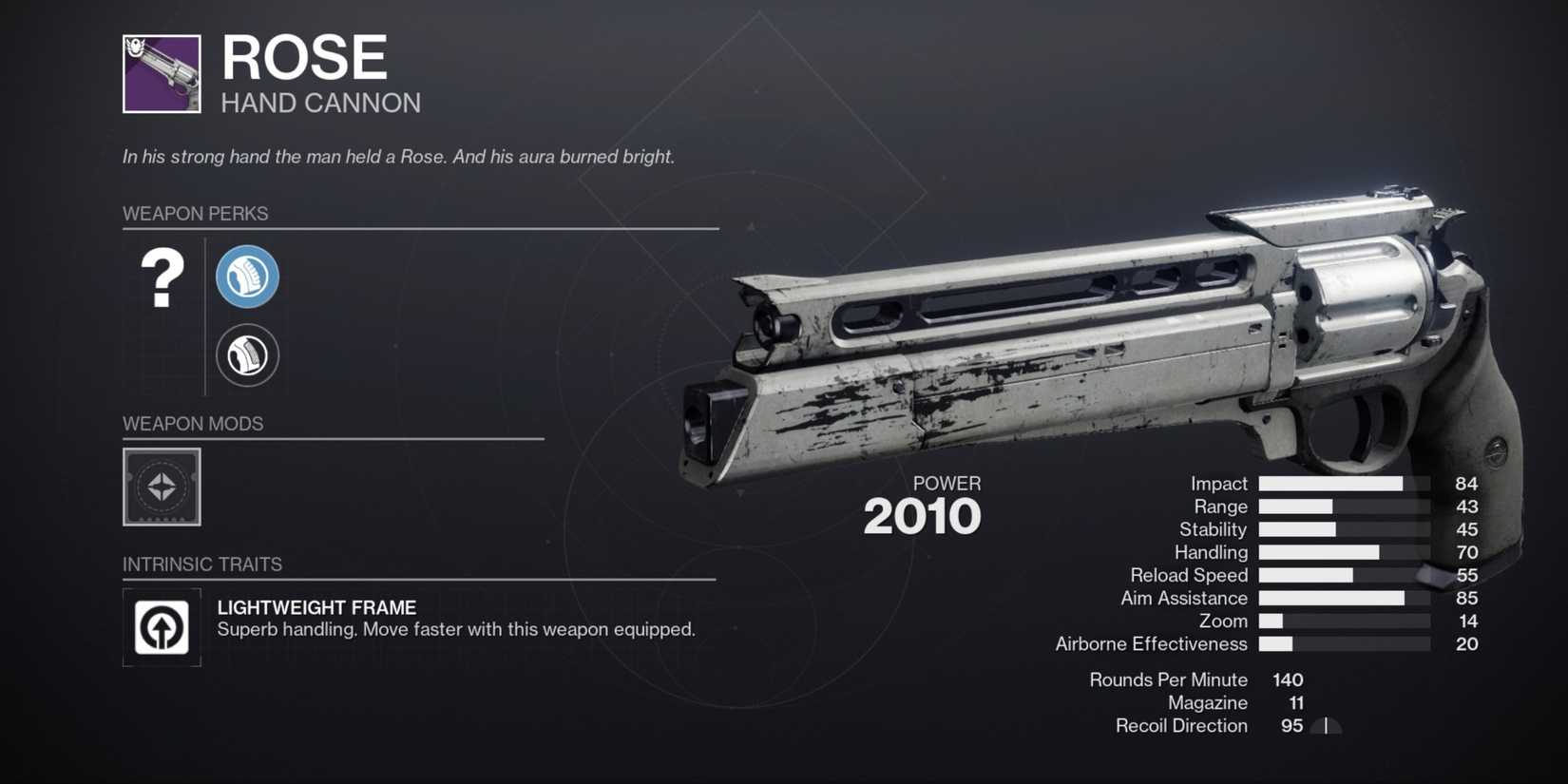This screenshot has height=784, width=1568.
Task: Collapse the Weapon Mods section
Action: pyautogui.click(x=193, y=423)
